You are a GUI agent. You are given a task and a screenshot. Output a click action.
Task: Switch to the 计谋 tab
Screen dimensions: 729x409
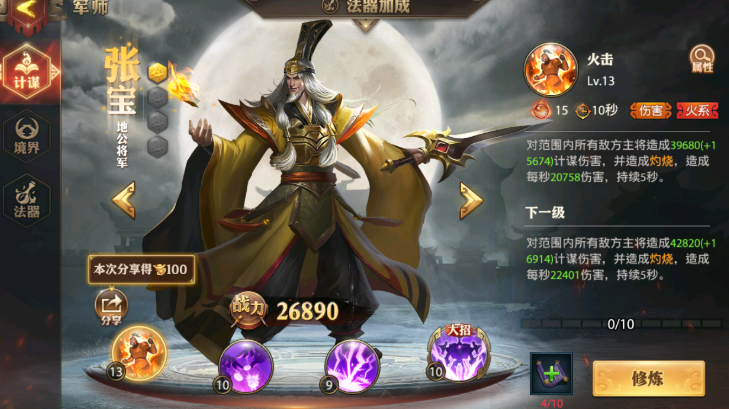(23, 72)
